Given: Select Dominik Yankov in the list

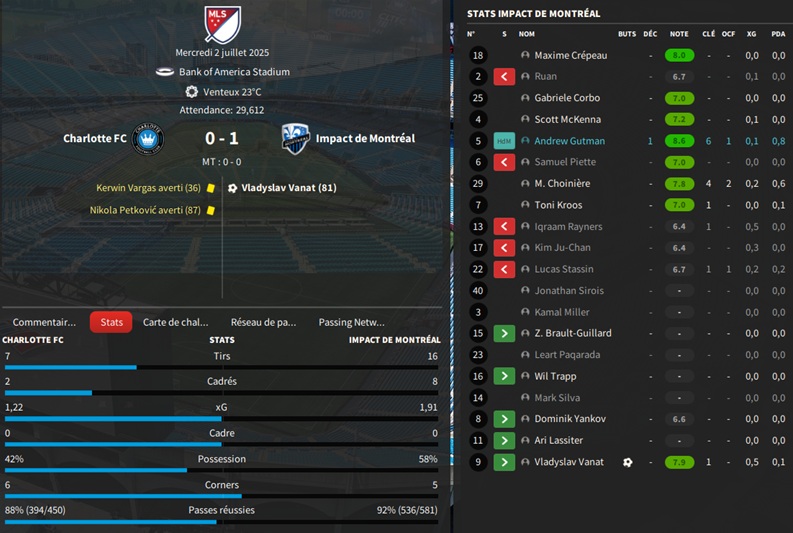Looking at the screenshot, I should (x=568, y=419).
